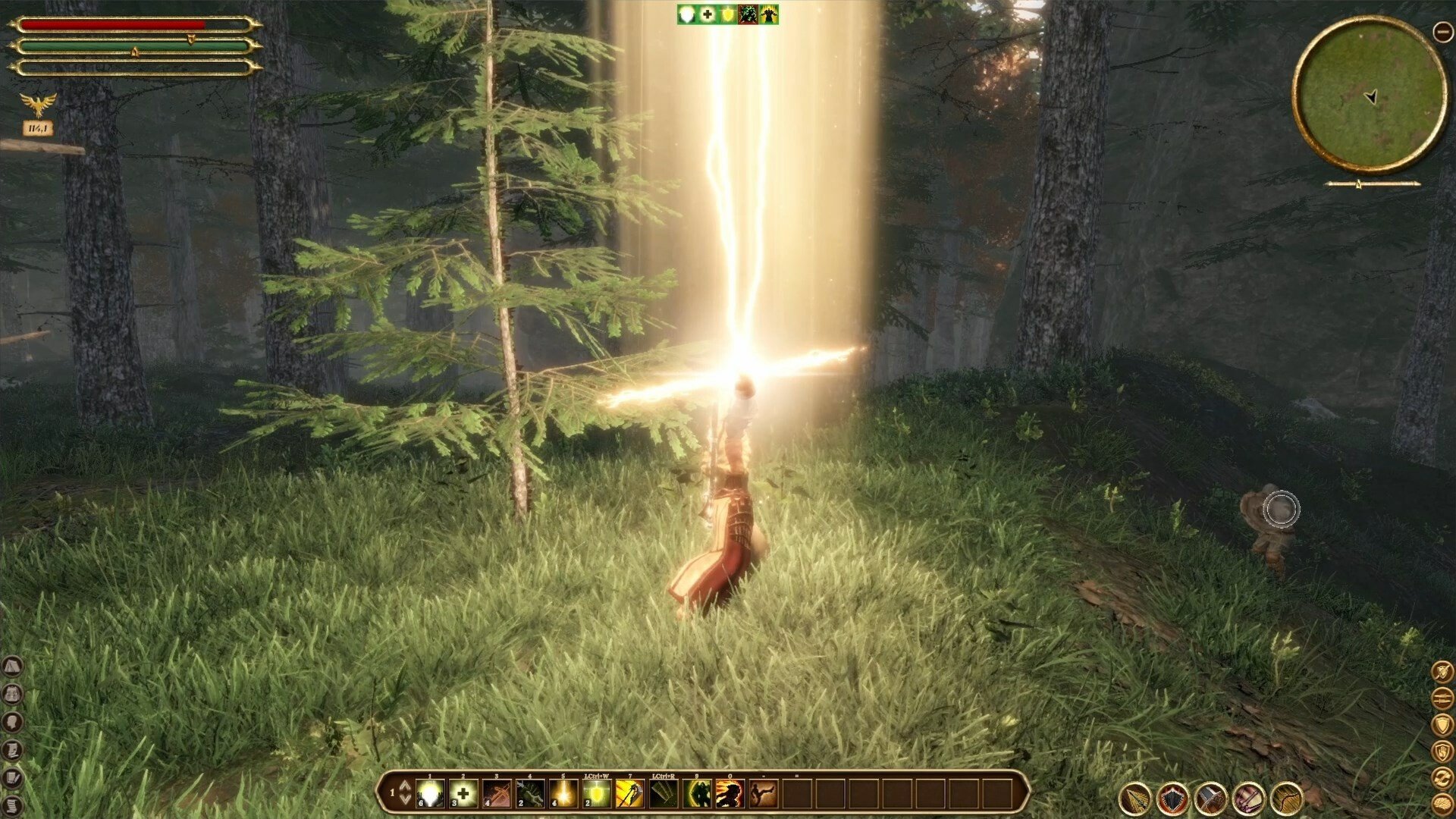1456x819 pixels.
Task: Activate the glowing shield spell
Action: (597, 794)
